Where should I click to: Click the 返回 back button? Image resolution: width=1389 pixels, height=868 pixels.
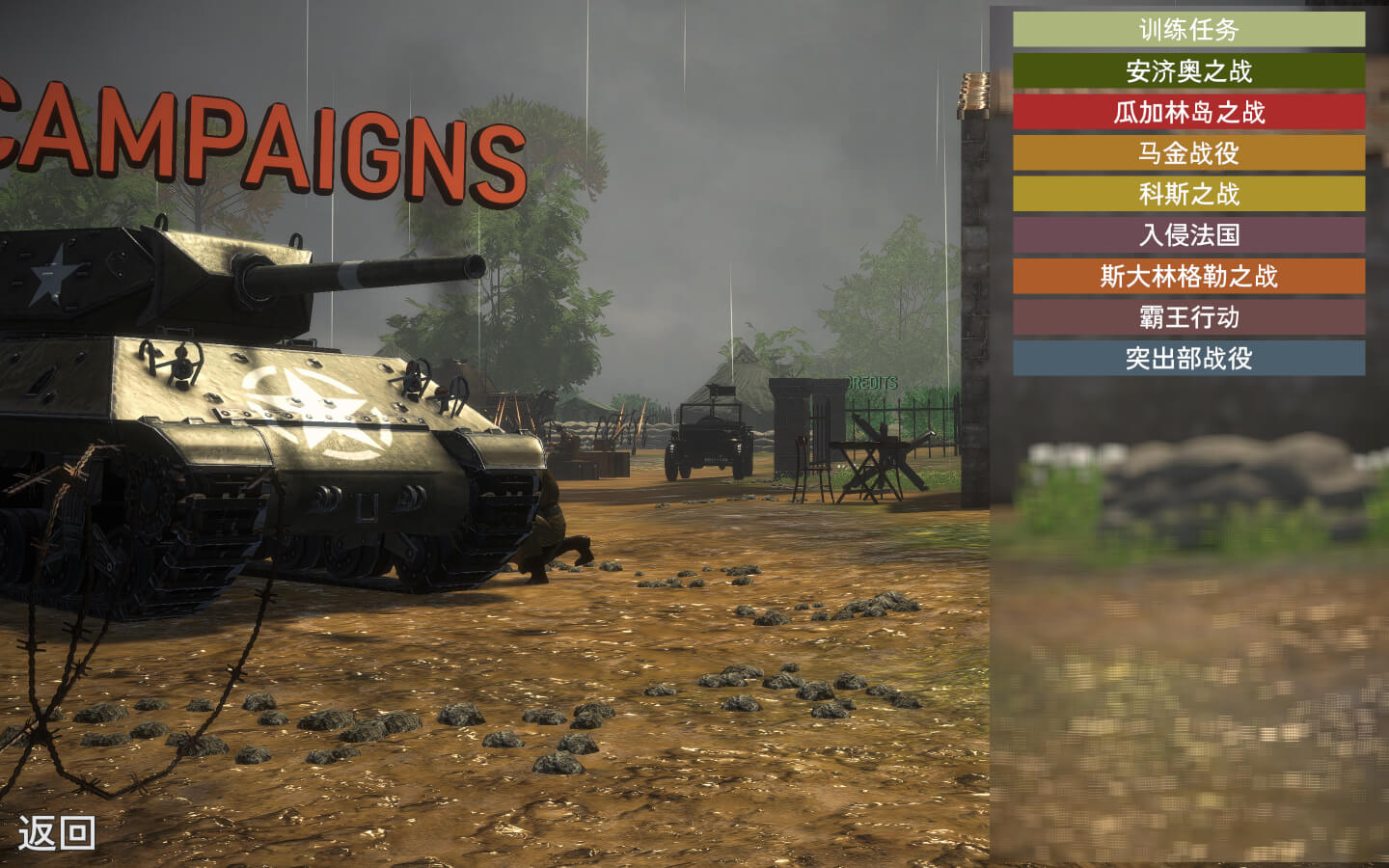(x=57, y=832)
